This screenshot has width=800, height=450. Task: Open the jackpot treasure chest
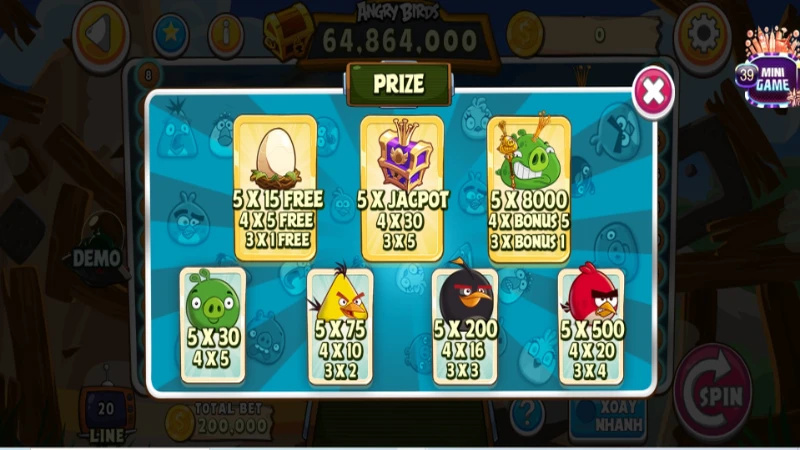[x=289, y=31]
